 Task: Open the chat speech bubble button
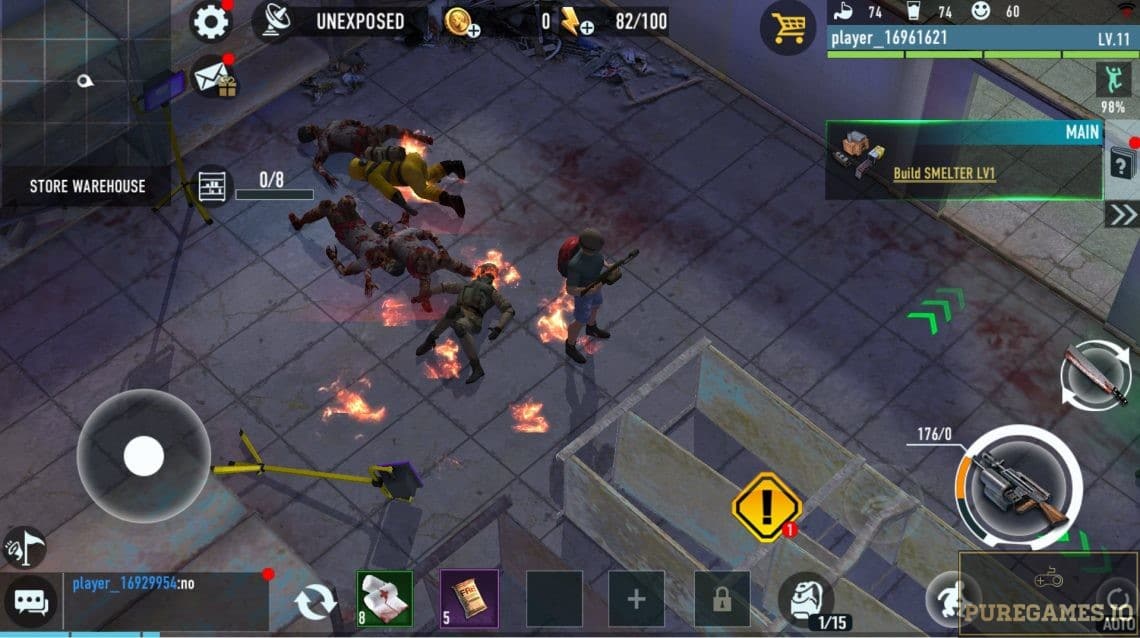click(31, 602)
